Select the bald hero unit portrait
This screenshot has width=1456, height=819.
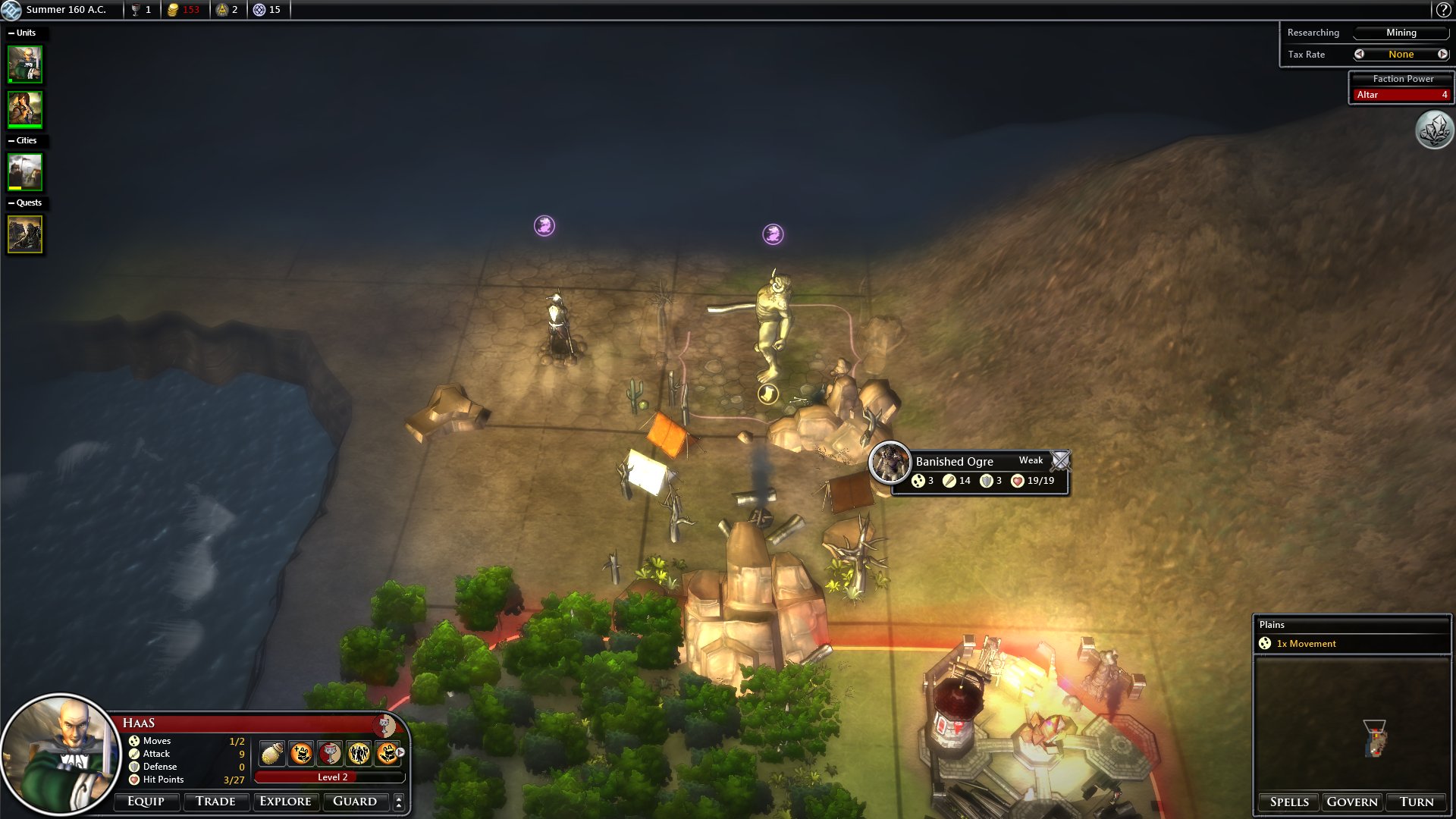(25, 64)
